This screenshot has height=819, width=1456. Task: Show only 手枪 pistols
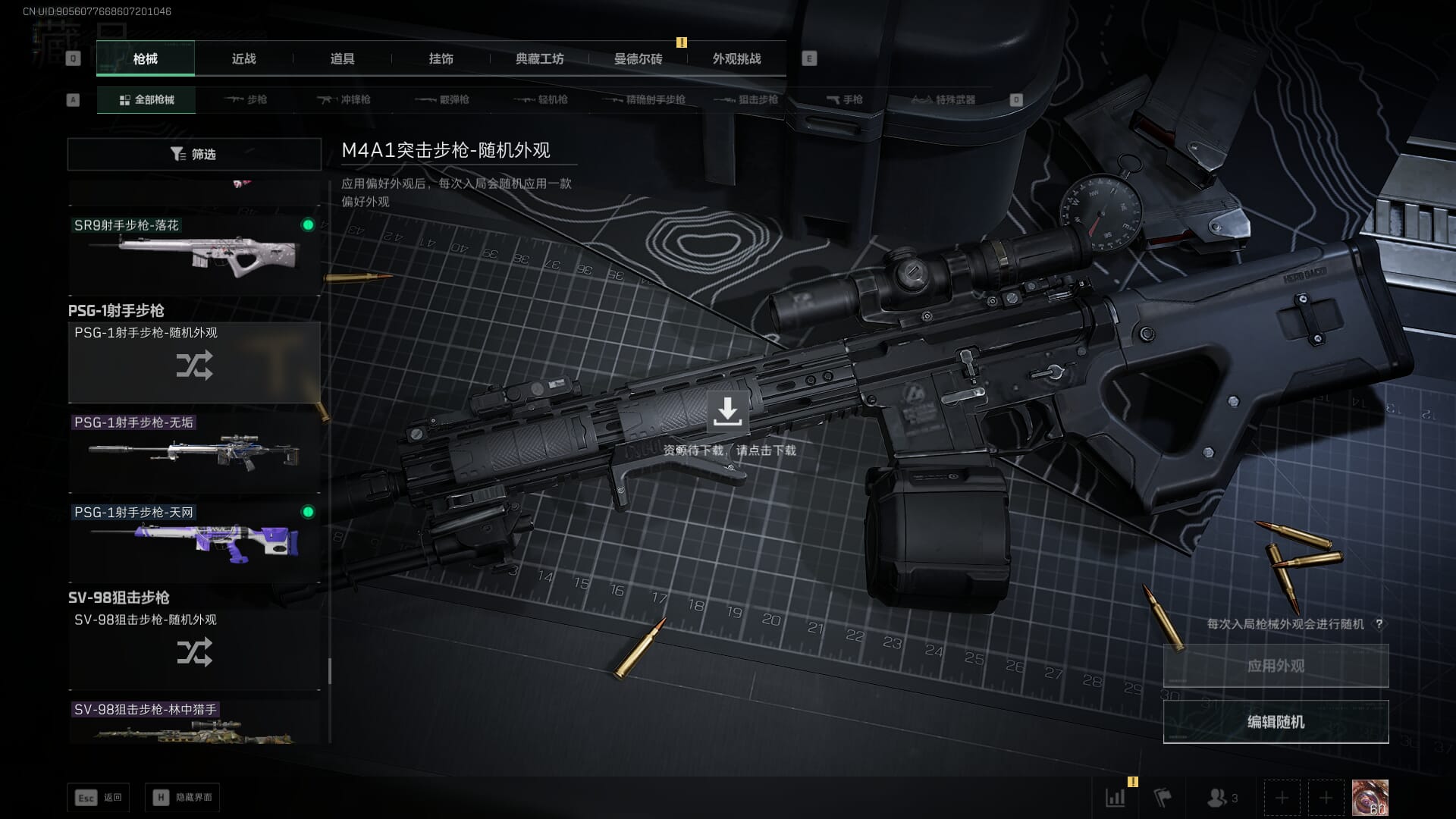(844, 100)
